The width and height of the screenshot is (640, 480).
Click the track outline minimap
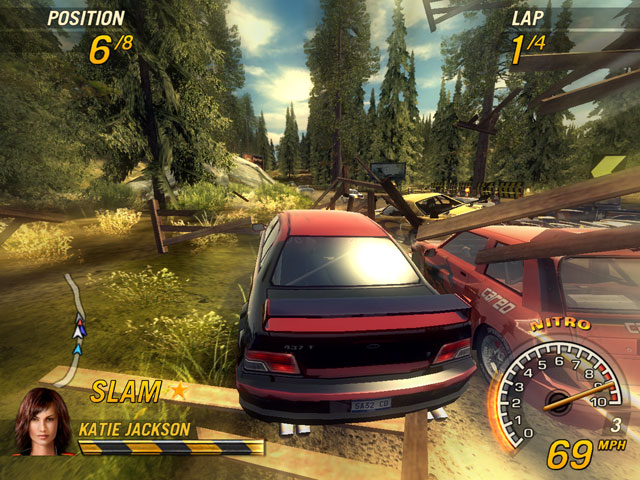point(73,328)
